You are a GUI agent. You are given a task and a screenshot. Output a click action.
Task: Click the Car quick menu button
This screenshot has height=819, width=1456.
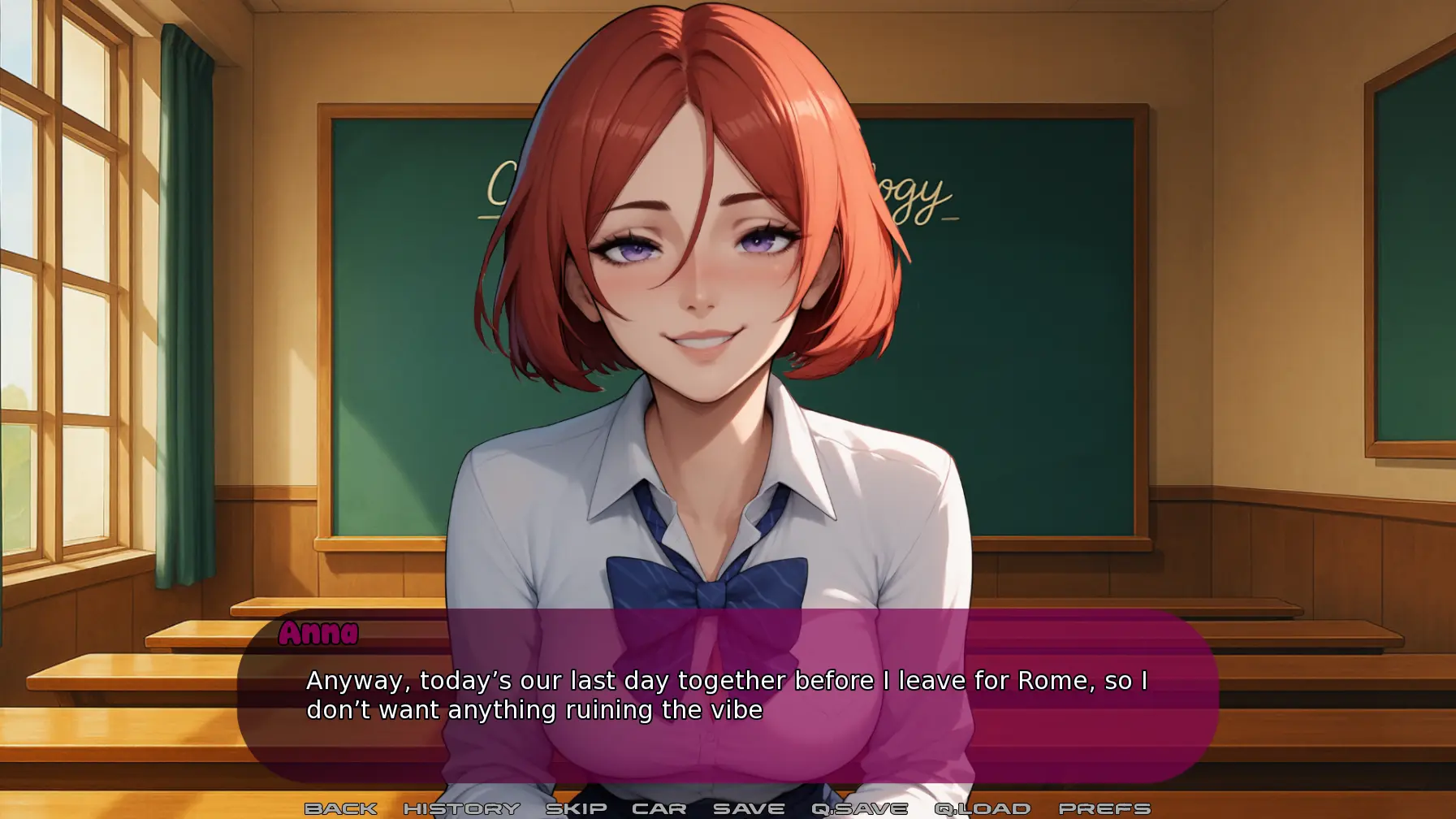(659, 808)
